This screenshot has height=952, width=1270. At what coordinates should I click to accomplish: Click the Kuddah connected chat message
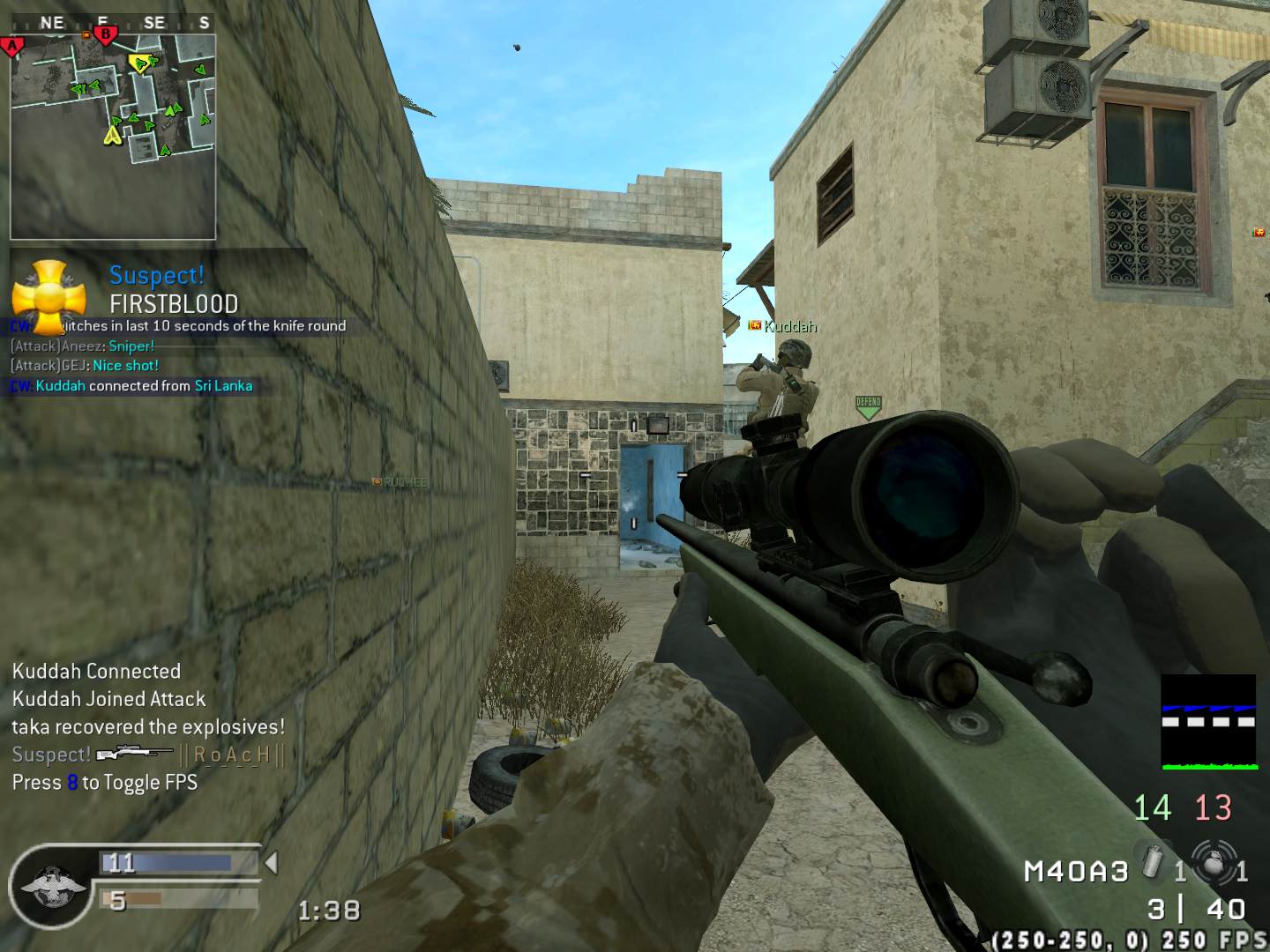click(132, 386)
